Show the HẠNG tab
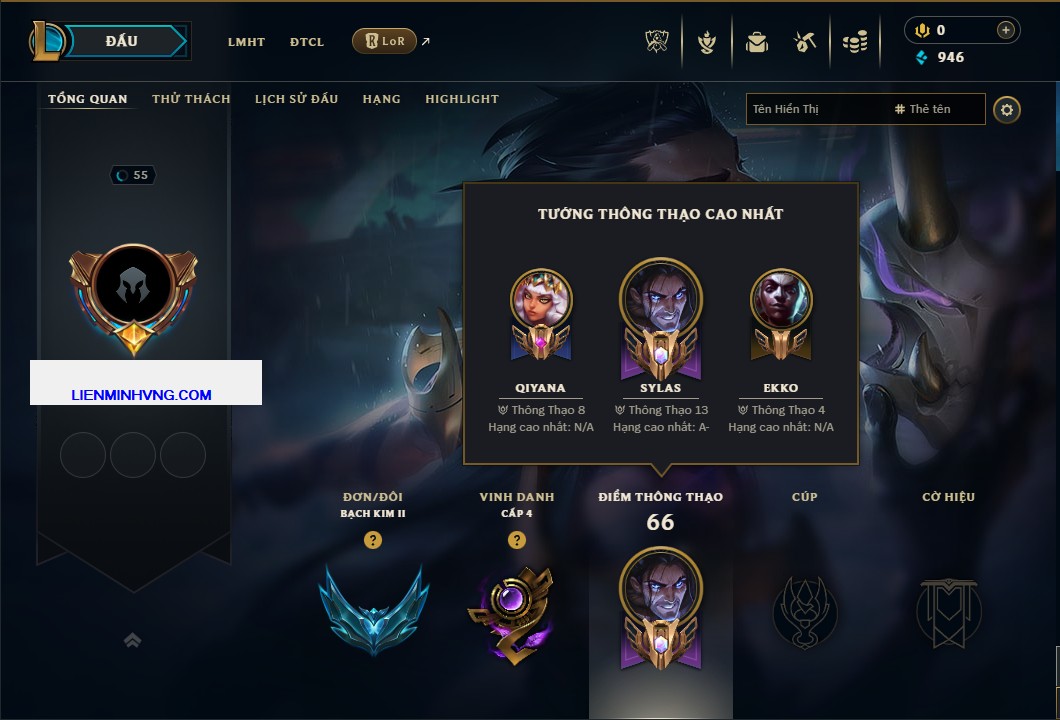 (x=381, y=99)
